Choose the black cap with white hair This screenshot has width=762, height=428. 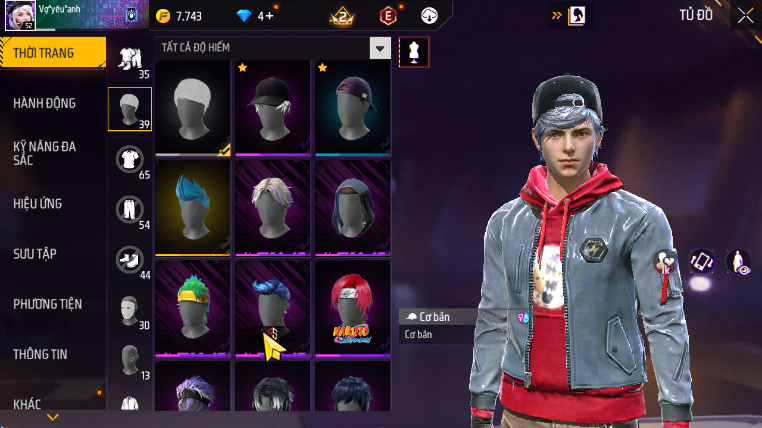point(273,107)
